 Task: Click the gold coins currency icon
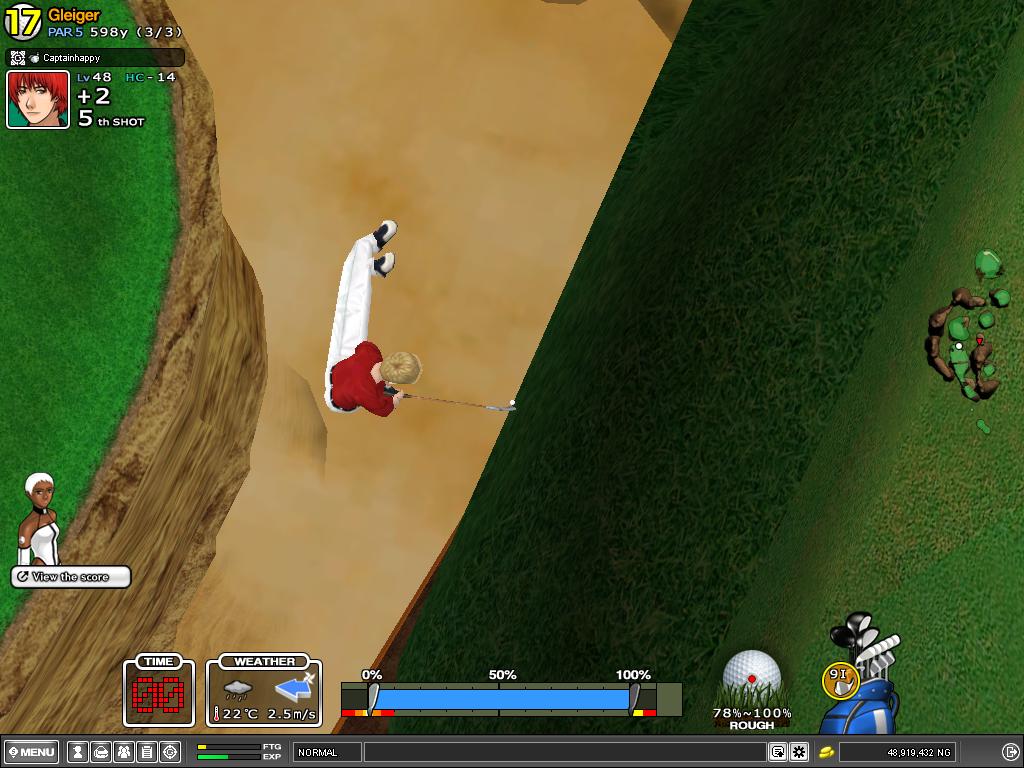827,752
